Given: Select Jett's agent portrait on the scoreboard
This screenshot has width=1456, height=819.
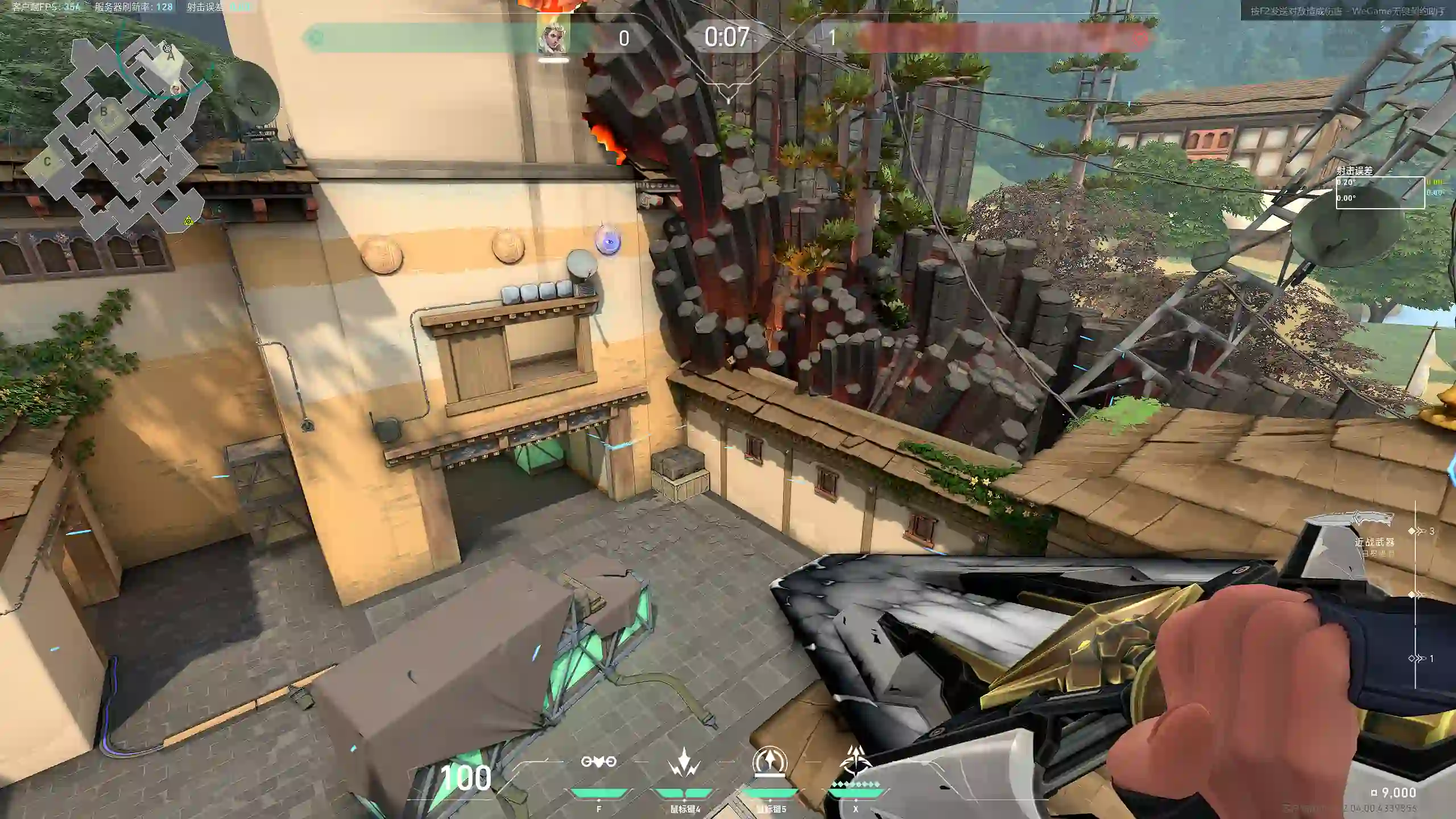Looking at the screenshot, I should coord(552,38).
